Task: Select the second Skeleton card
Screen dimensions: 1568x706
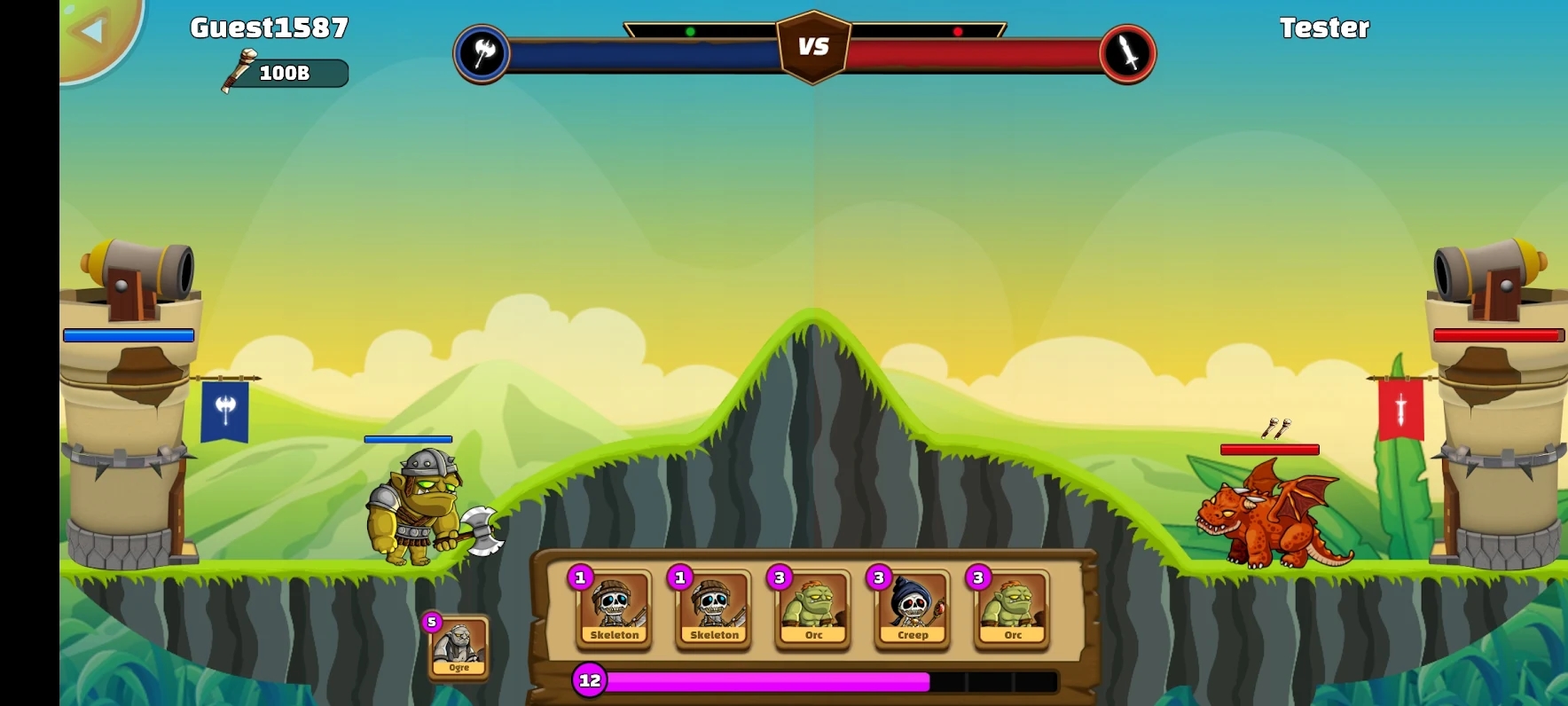Action: coord(713,612)
